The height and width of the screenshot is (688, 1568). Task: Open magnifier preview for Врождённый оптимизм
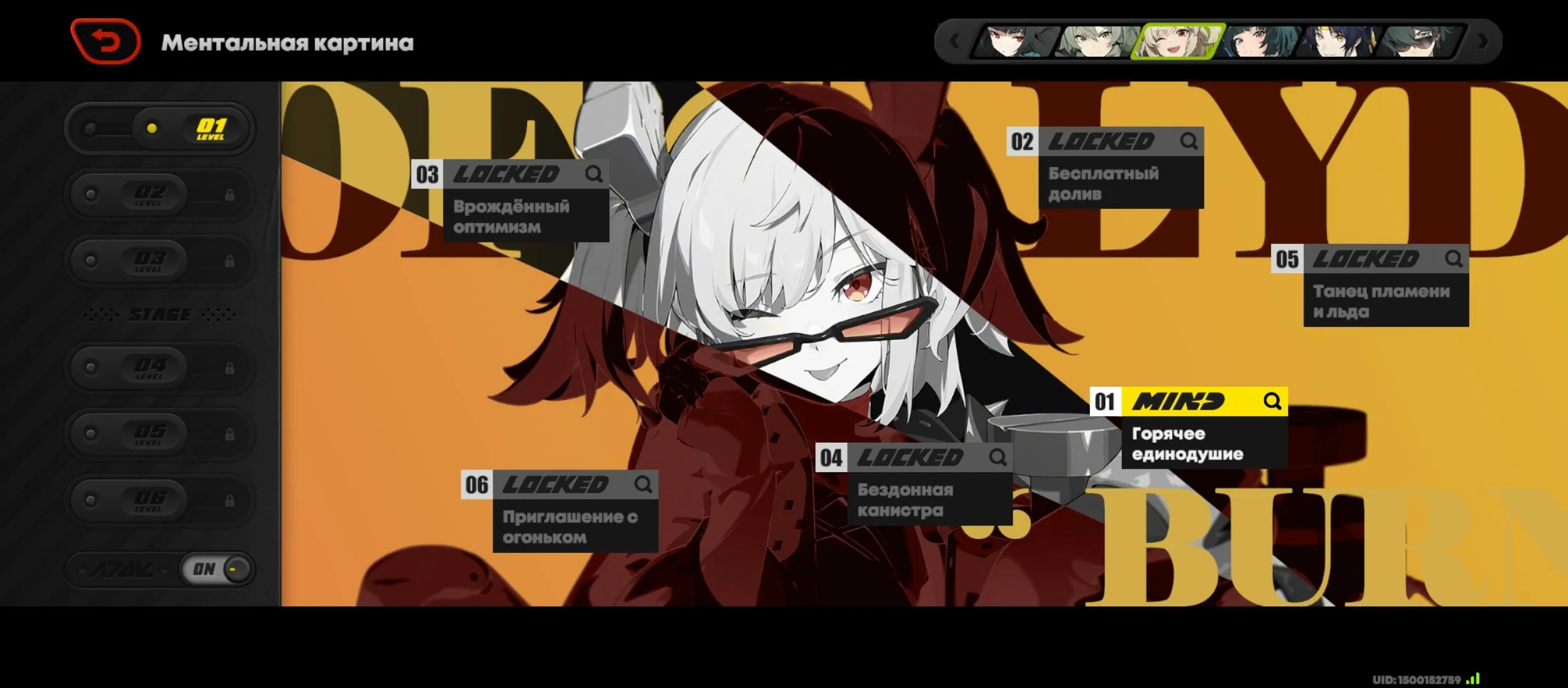pos(595,174)
